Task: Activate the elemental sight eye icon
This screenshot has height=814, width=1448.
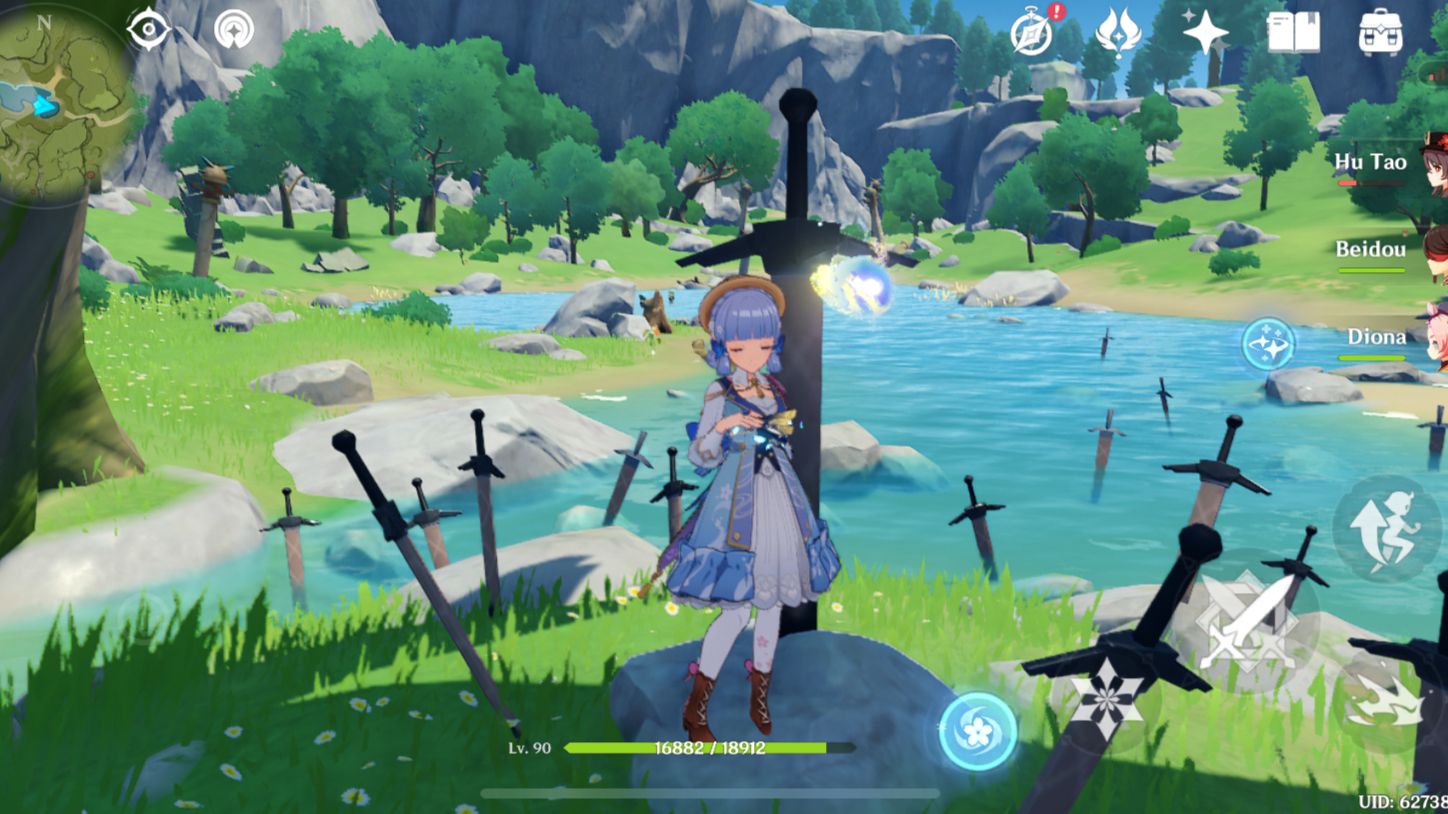Action: pos(148,28)
